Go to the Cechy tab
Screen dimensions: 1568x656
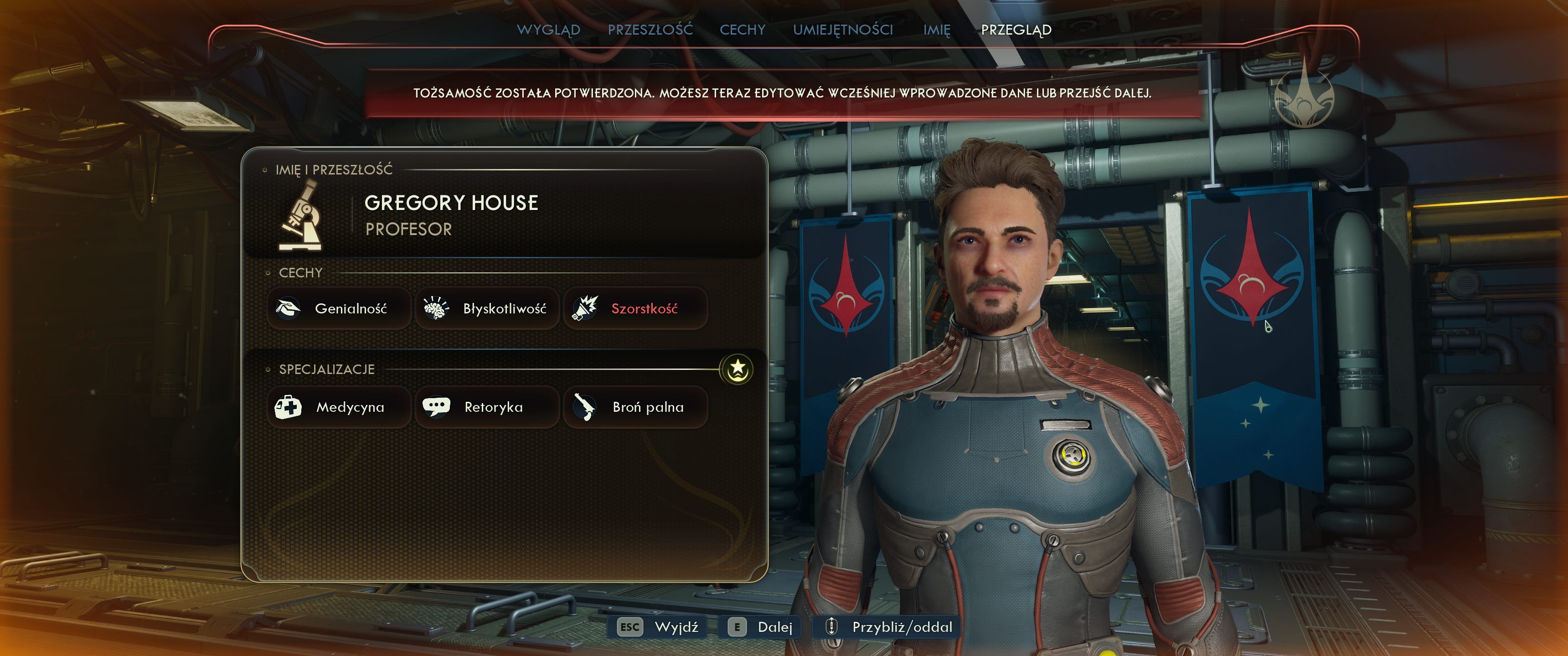tap(742, 29)
